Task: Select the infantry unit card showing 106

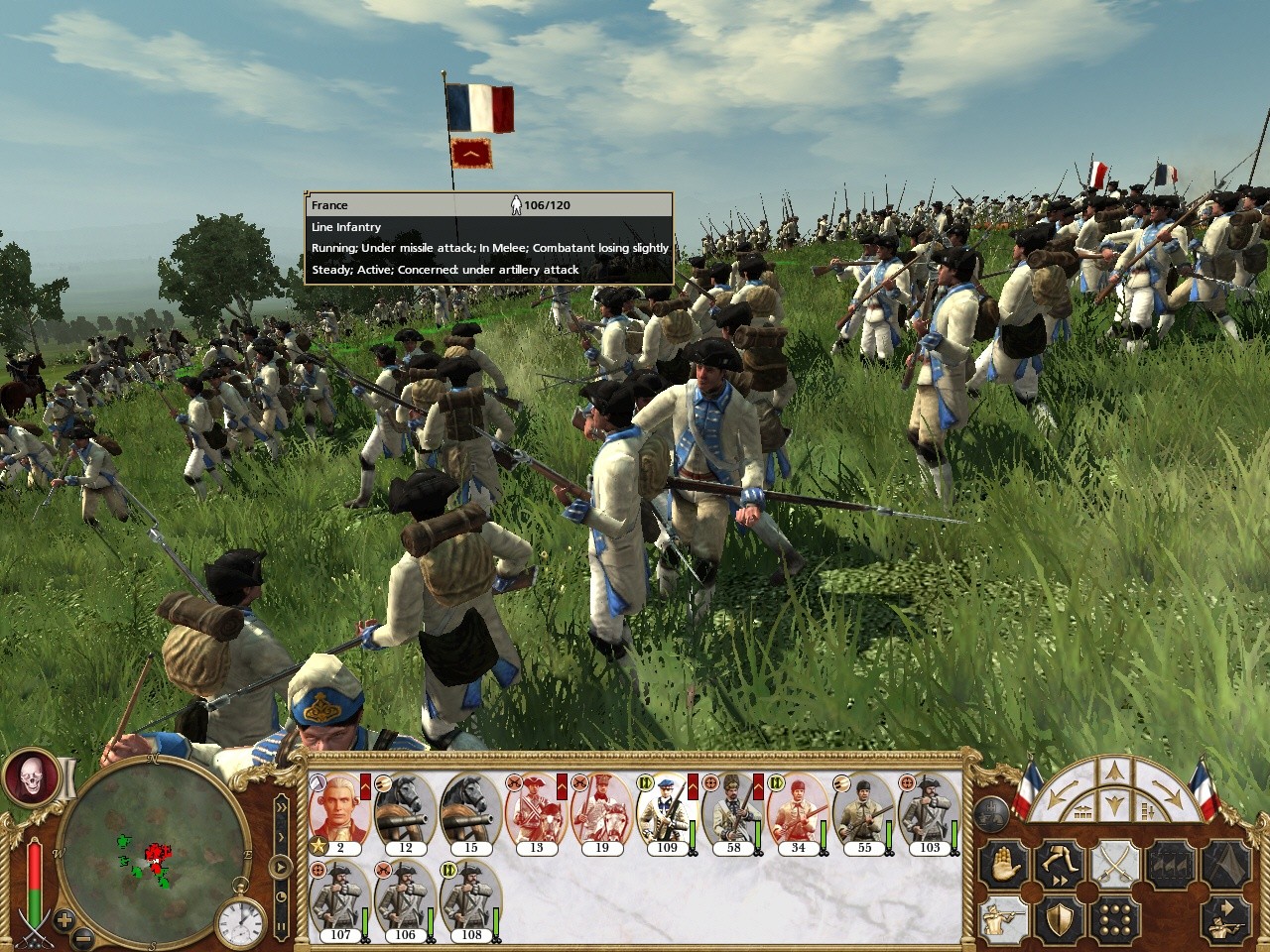Action: point(405,898)
